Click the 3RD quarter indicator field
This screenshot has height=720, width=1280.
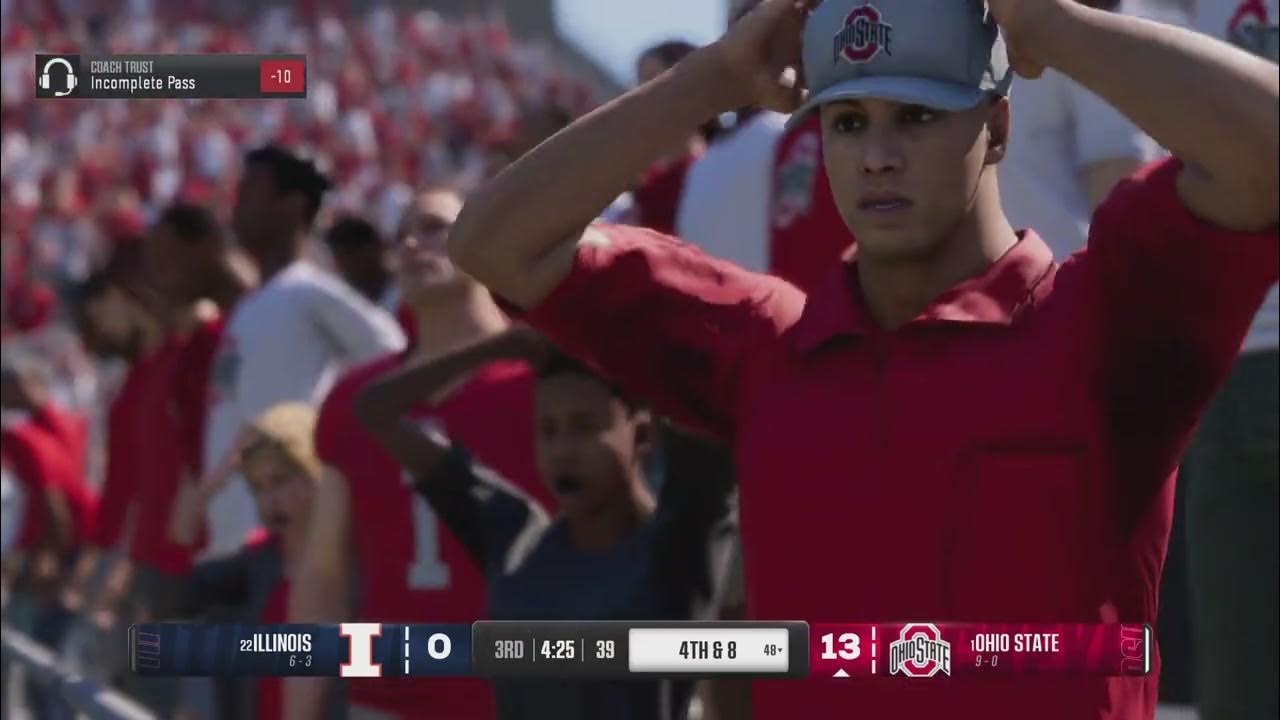510,648
